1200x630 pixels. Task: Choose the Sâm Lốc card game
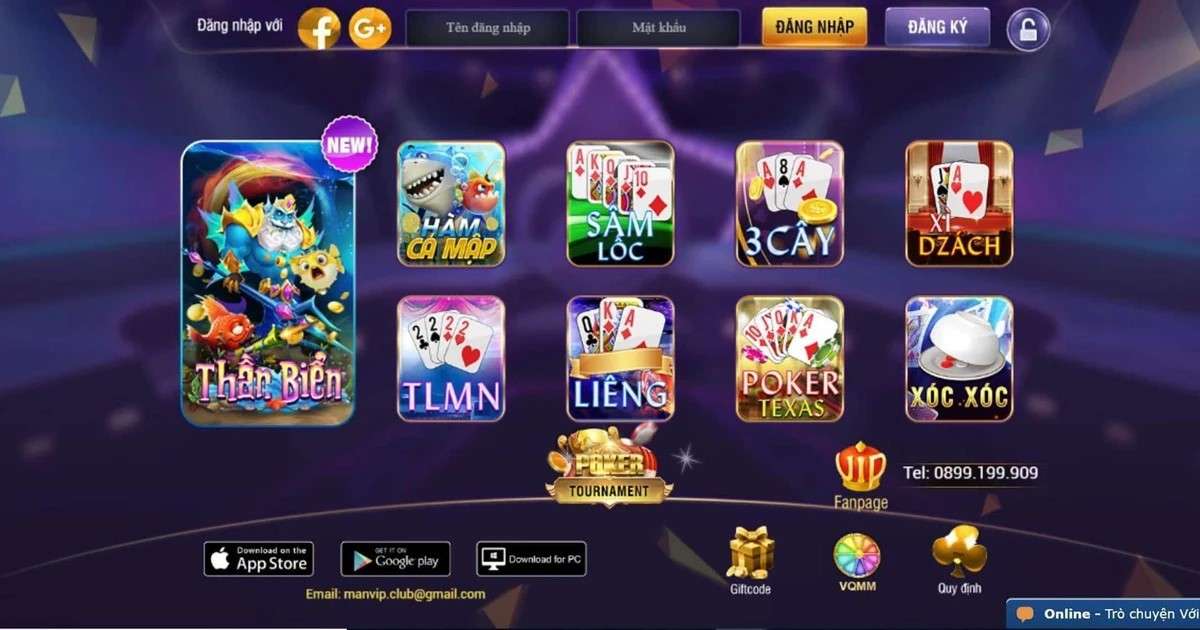coord(620,204)
